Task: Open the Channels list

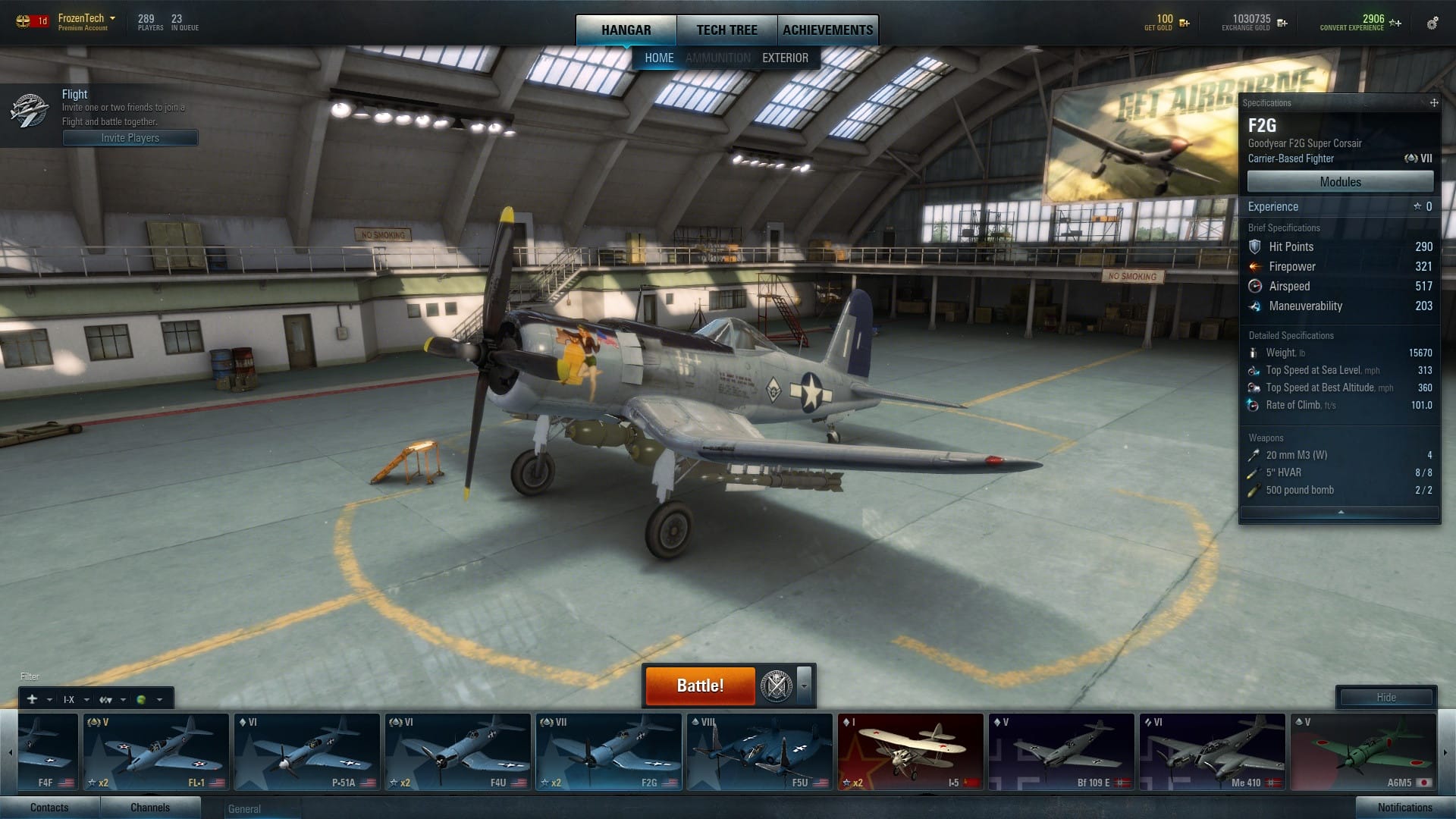Action: [x=150, y=808]
